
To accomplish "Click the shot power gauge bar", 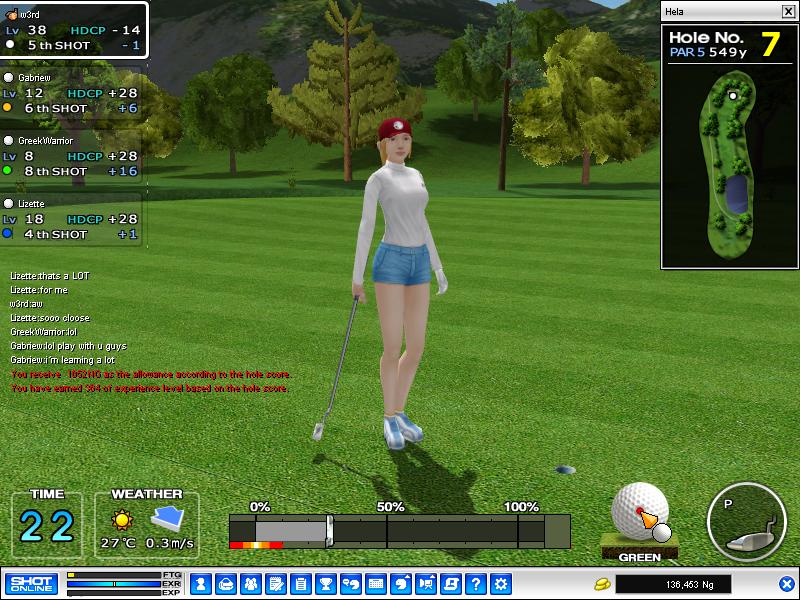I will (400, 530).
